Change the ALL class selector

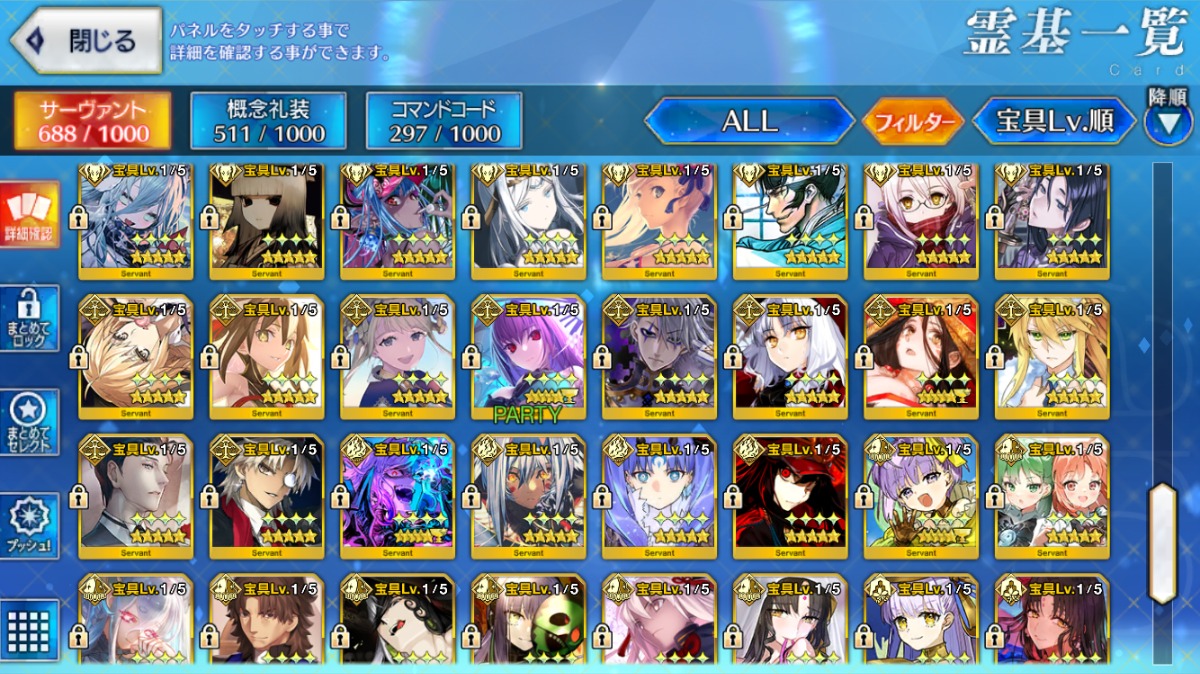pyautogui.click(x=750, y=122)
